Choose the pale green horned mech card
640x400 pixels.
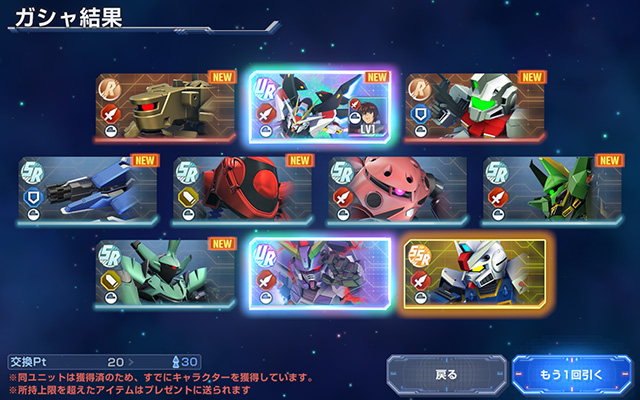(x=165, y=272)
